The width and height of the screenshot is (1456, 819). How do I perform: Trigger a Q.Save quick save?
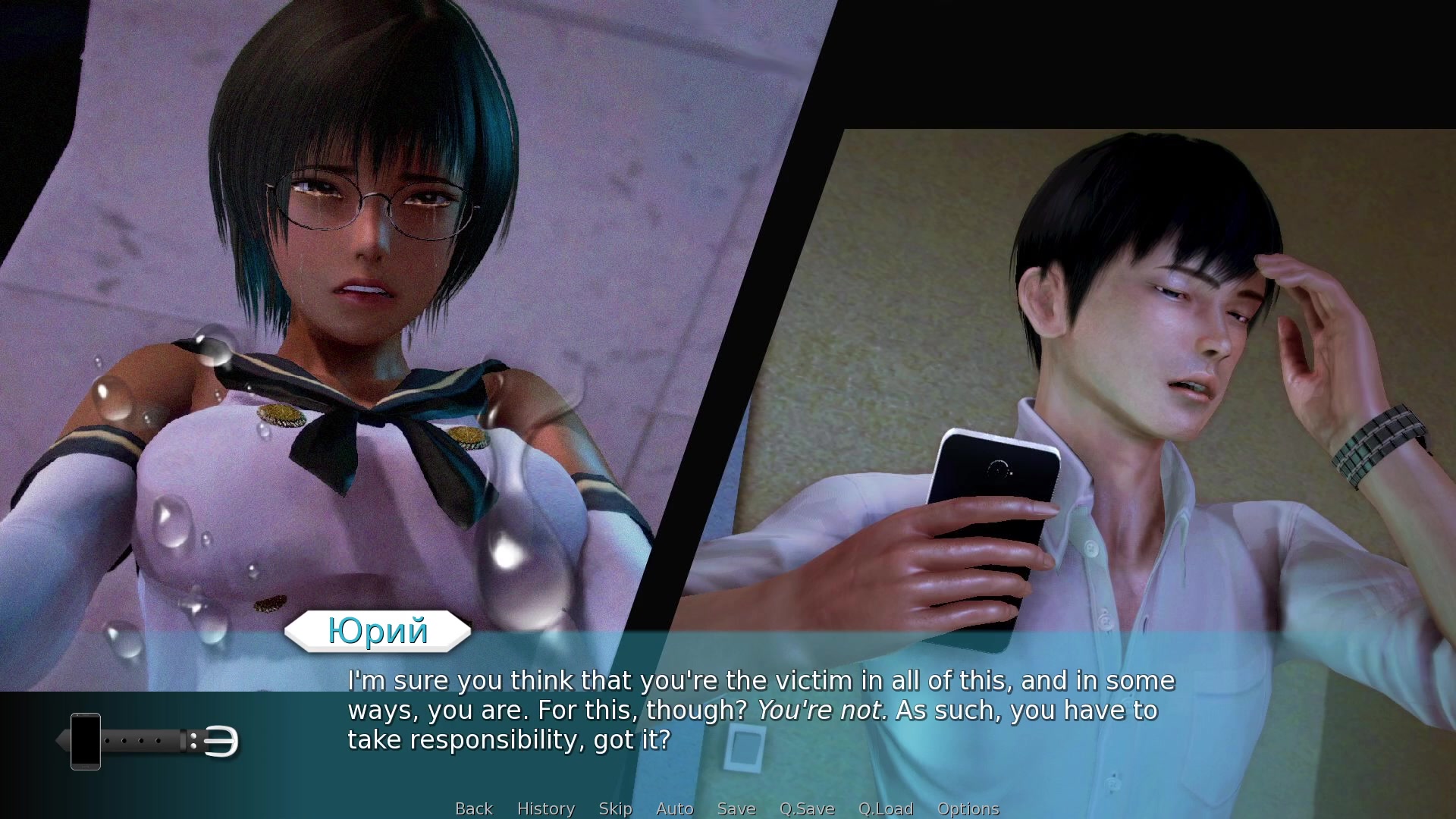coord(807,808)
